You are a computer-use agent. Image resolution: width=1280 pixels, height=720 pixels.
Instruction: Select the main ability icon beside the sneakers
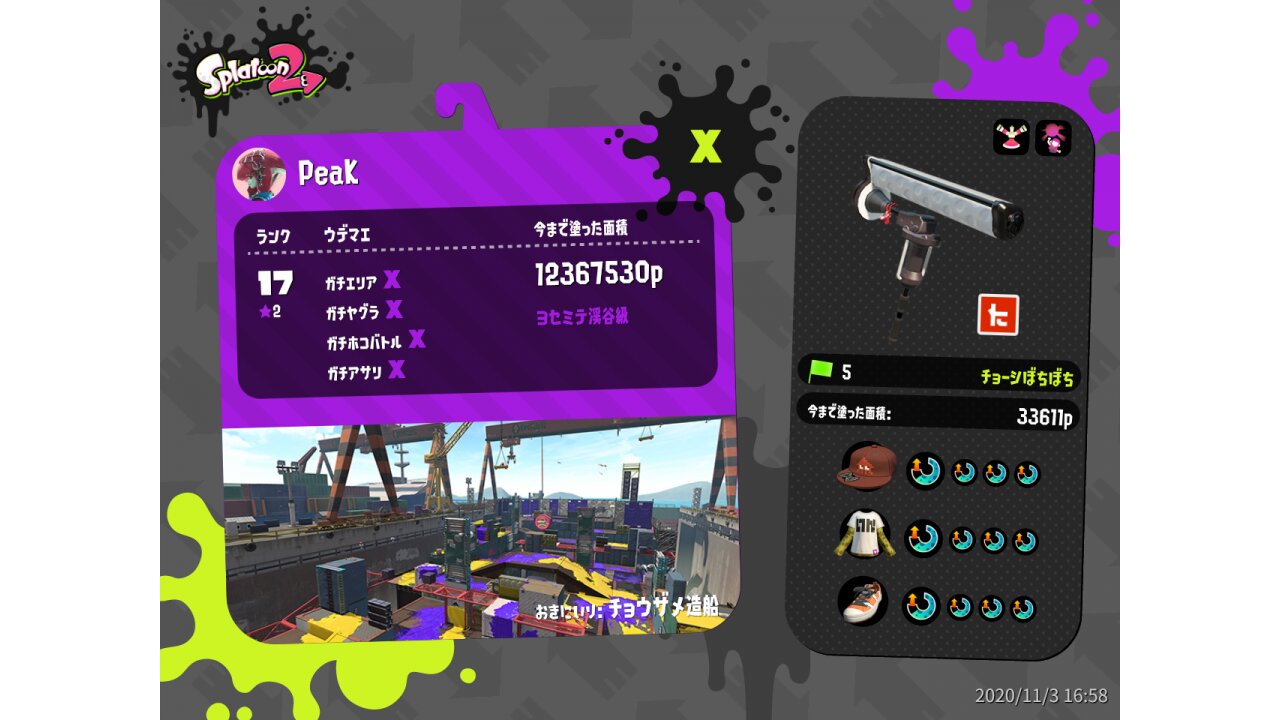click(x=921, y=605)
